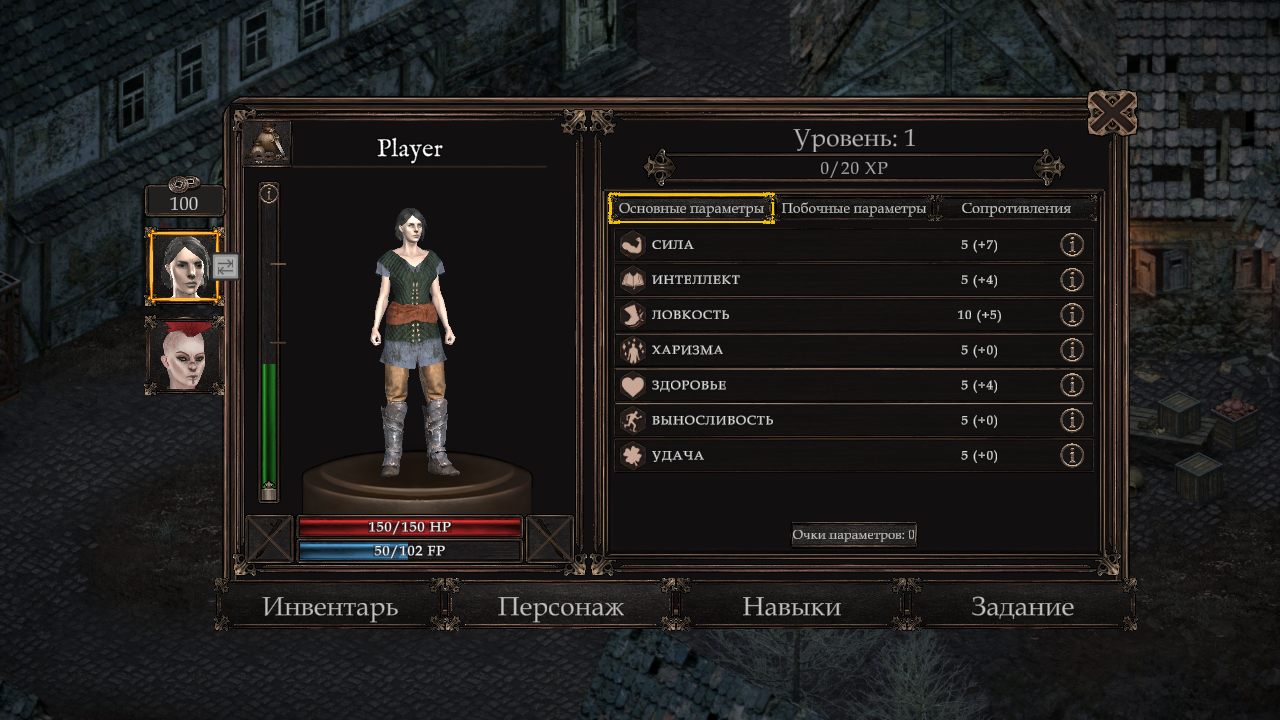Image resolution: width=1280 pixels, height=720 pixels.
Task: Click the open book icon for ИНТЕЛЛЕКТ
Action: (x=634, y=278)
